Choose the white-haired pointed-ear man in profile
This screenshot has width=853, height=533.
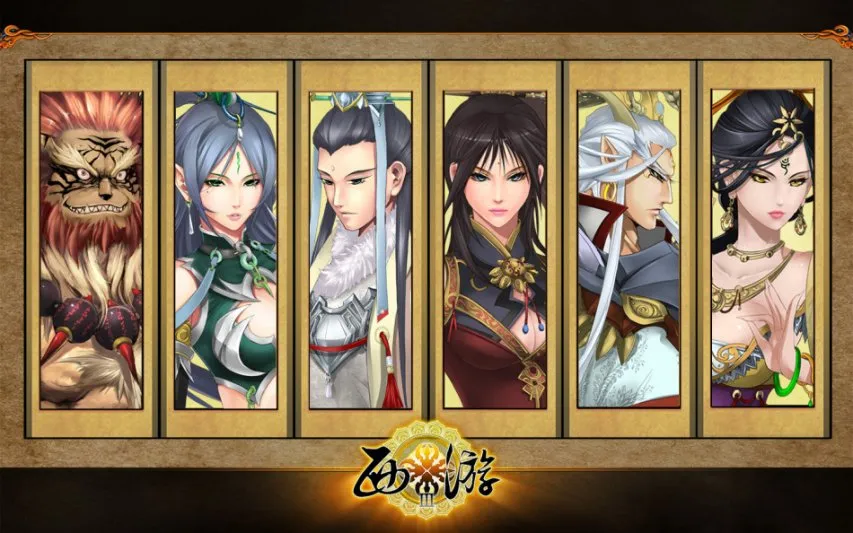(x=629, y=250)
